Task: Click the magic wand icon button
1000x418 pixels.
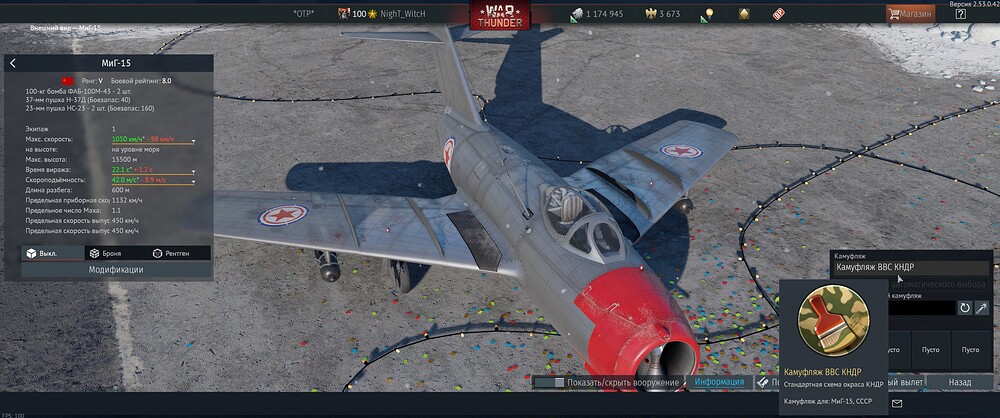Action: click(x=982, y=308)
